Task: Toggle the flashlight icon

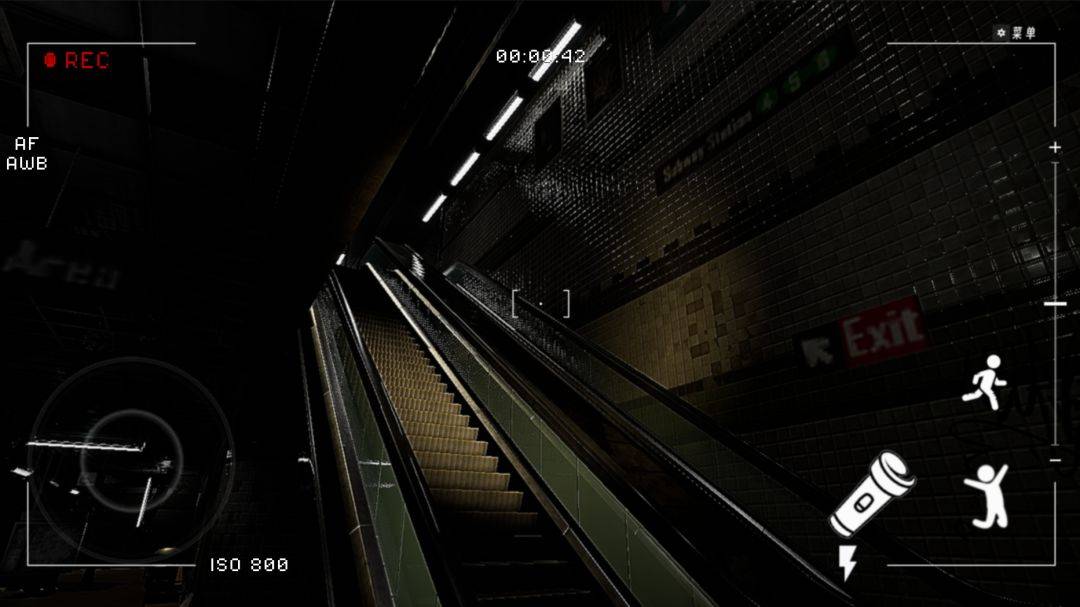Action: 872,494
